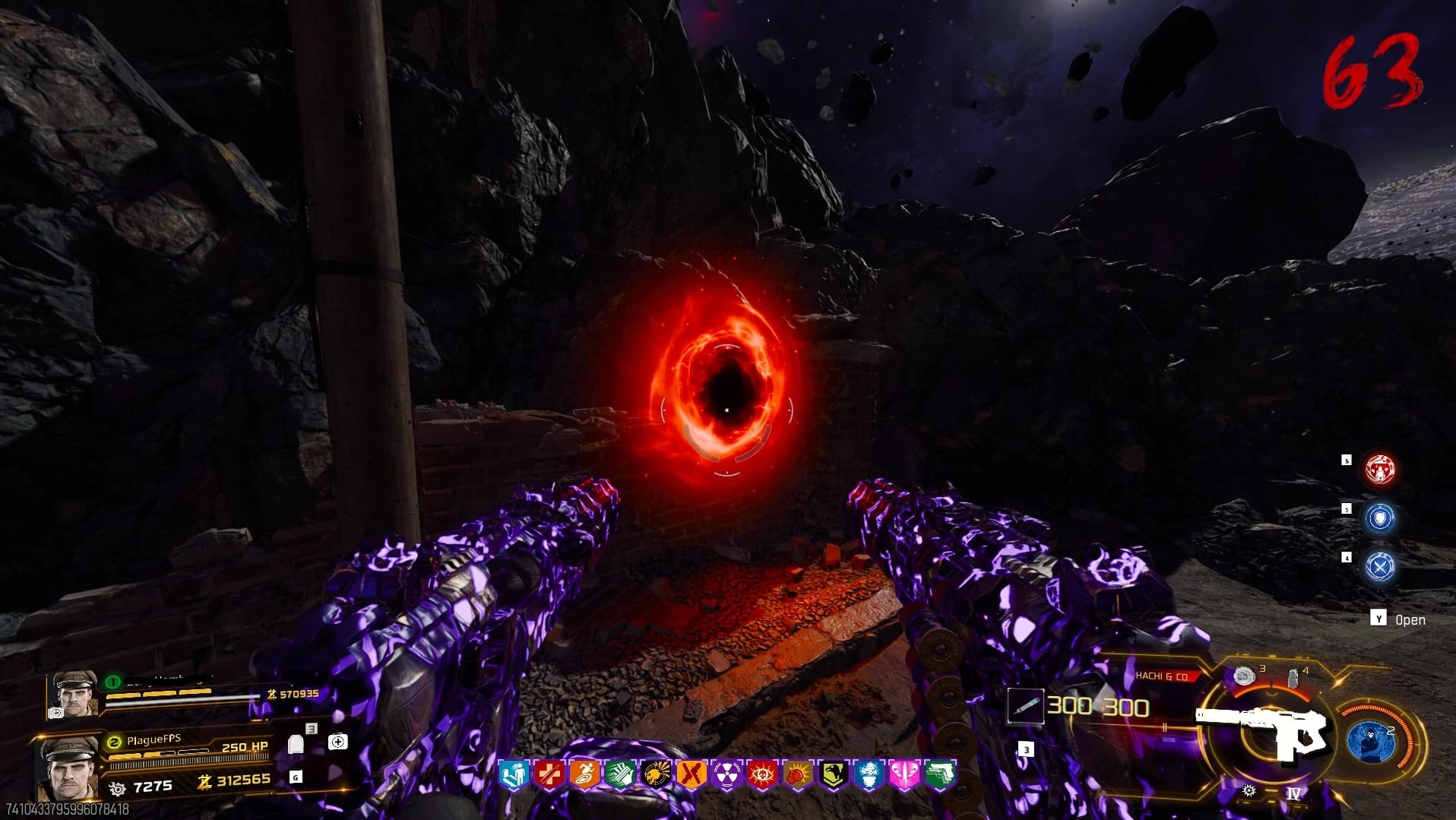
Task: Click the Elemental Pop blue perk icon
Action: (x=869, y=776)
